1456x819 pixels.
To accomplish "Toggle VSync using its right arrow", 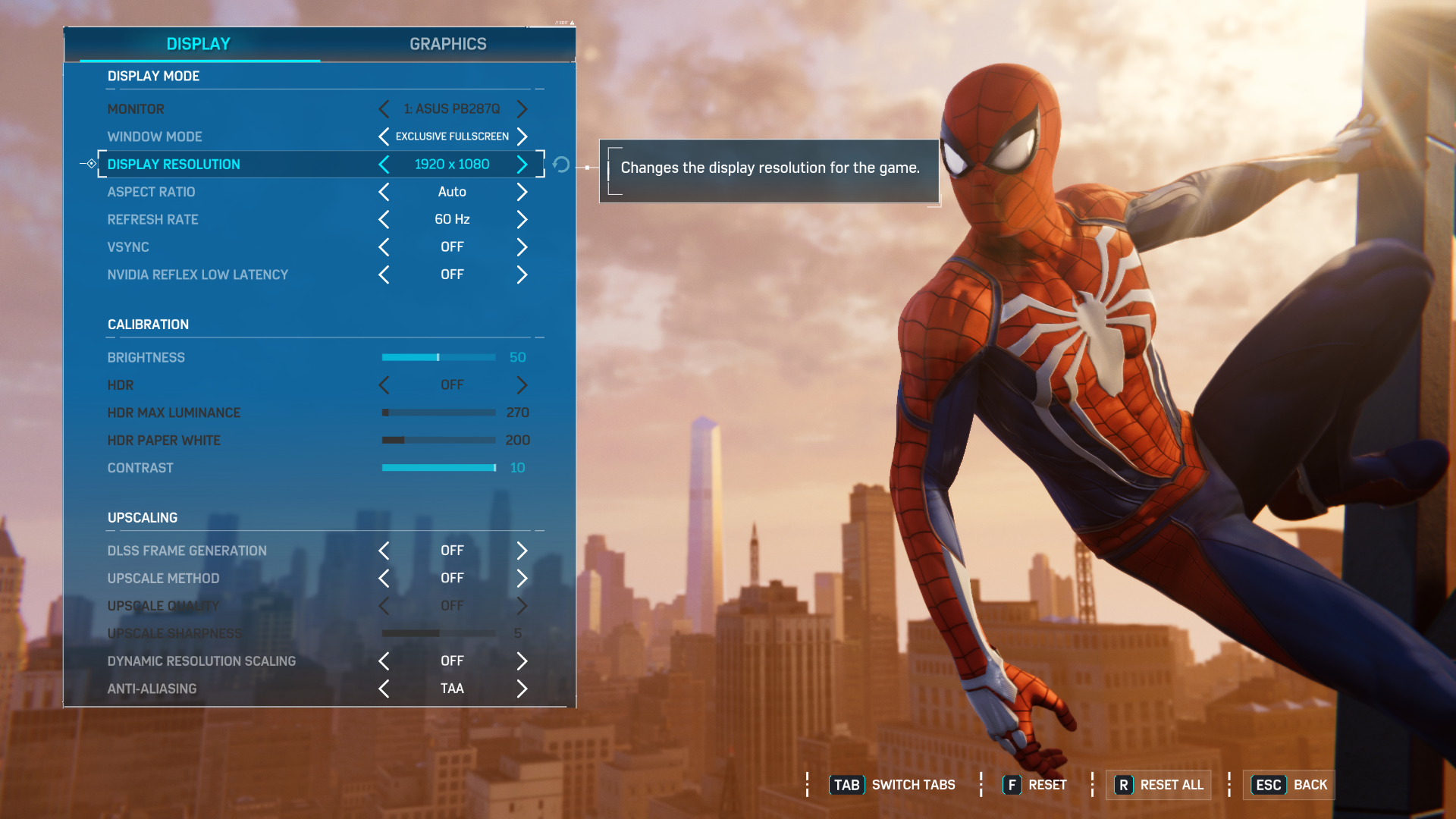I will click(522, 247).
